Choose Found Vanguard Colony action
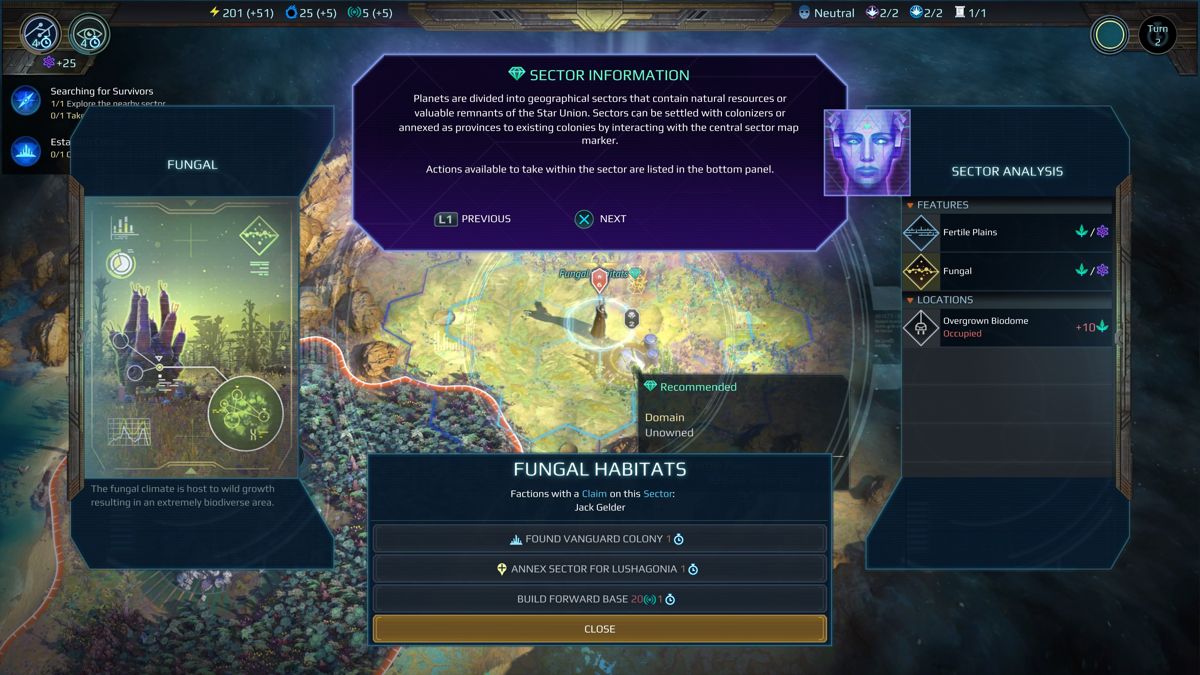Screen dimensions: 1200x675 [599, 539]
